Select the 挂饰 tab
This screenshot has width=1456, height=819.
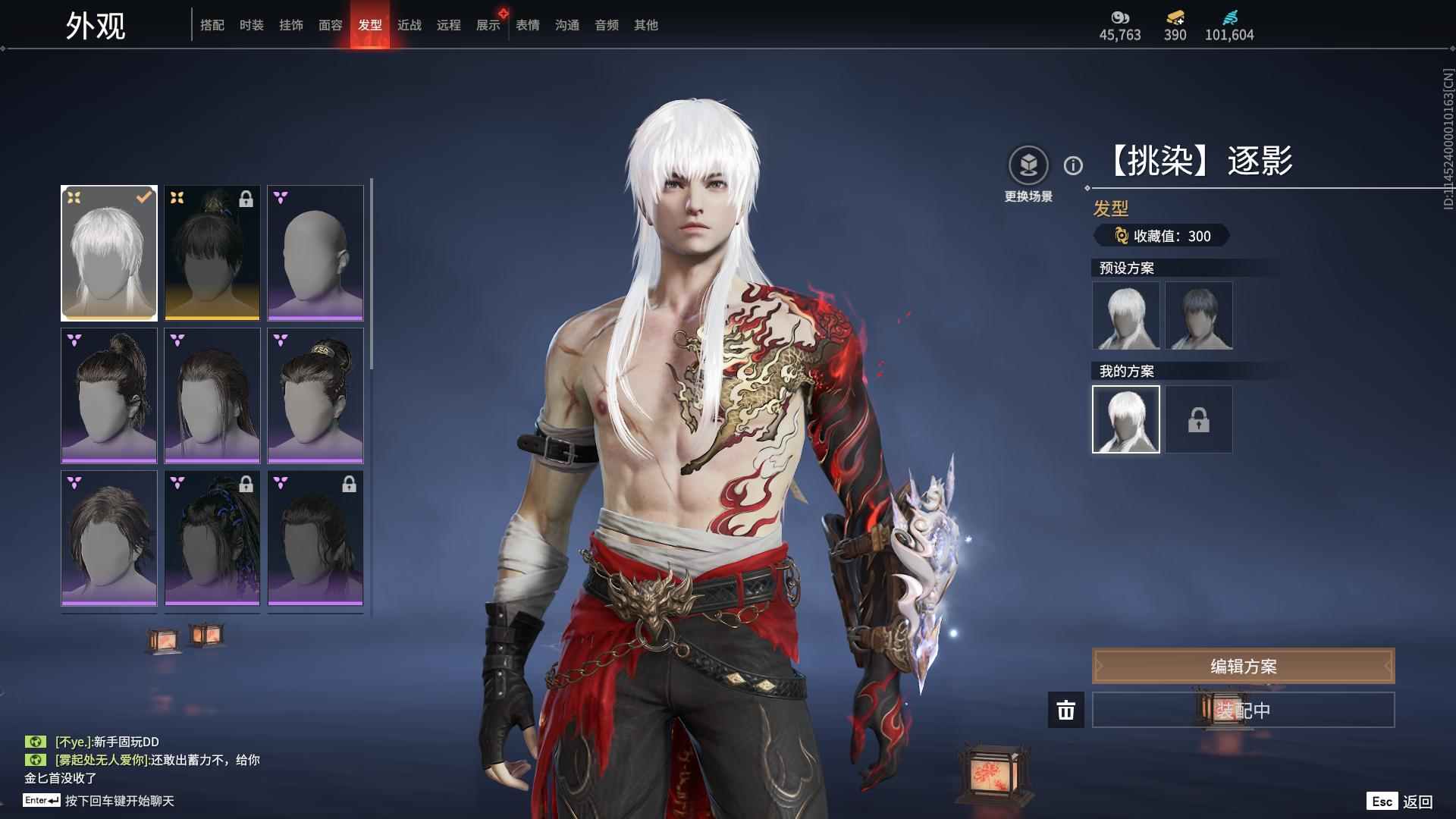click(290, 25)
